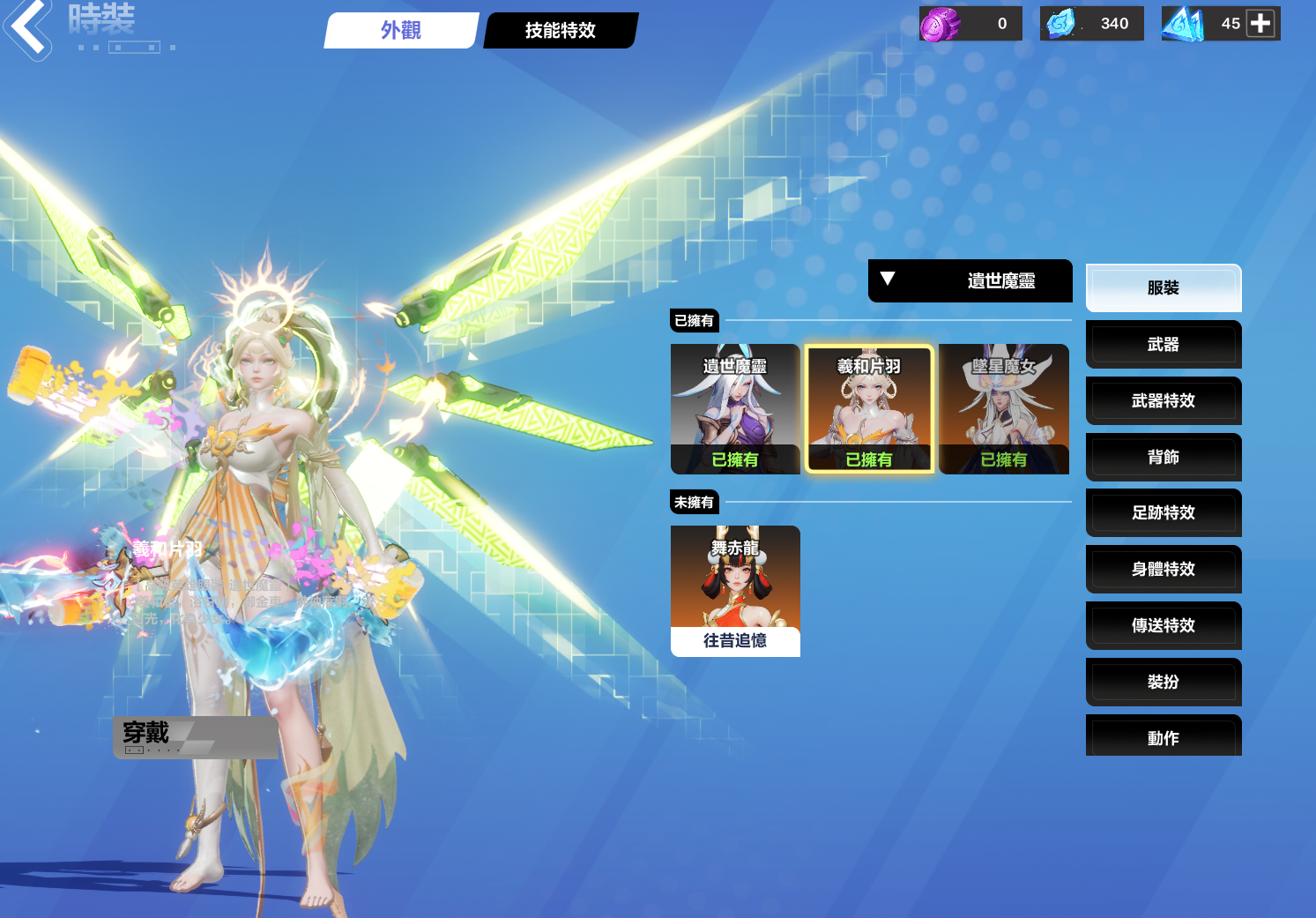Open the 遺世魔靈 character dropdown

(970, 280)
